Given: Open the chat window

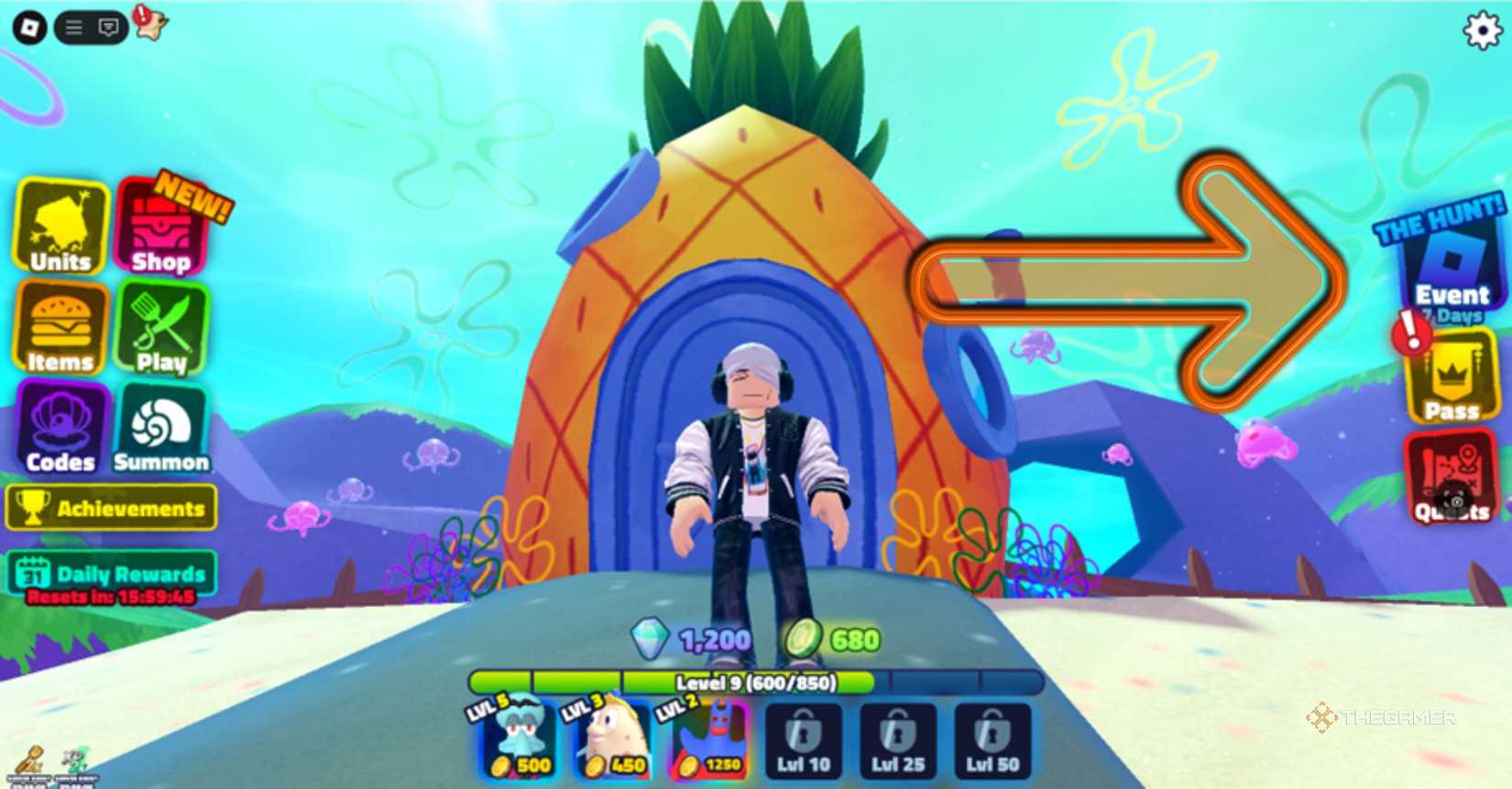Looking at the screenshot, I should [x=108, y=26].
